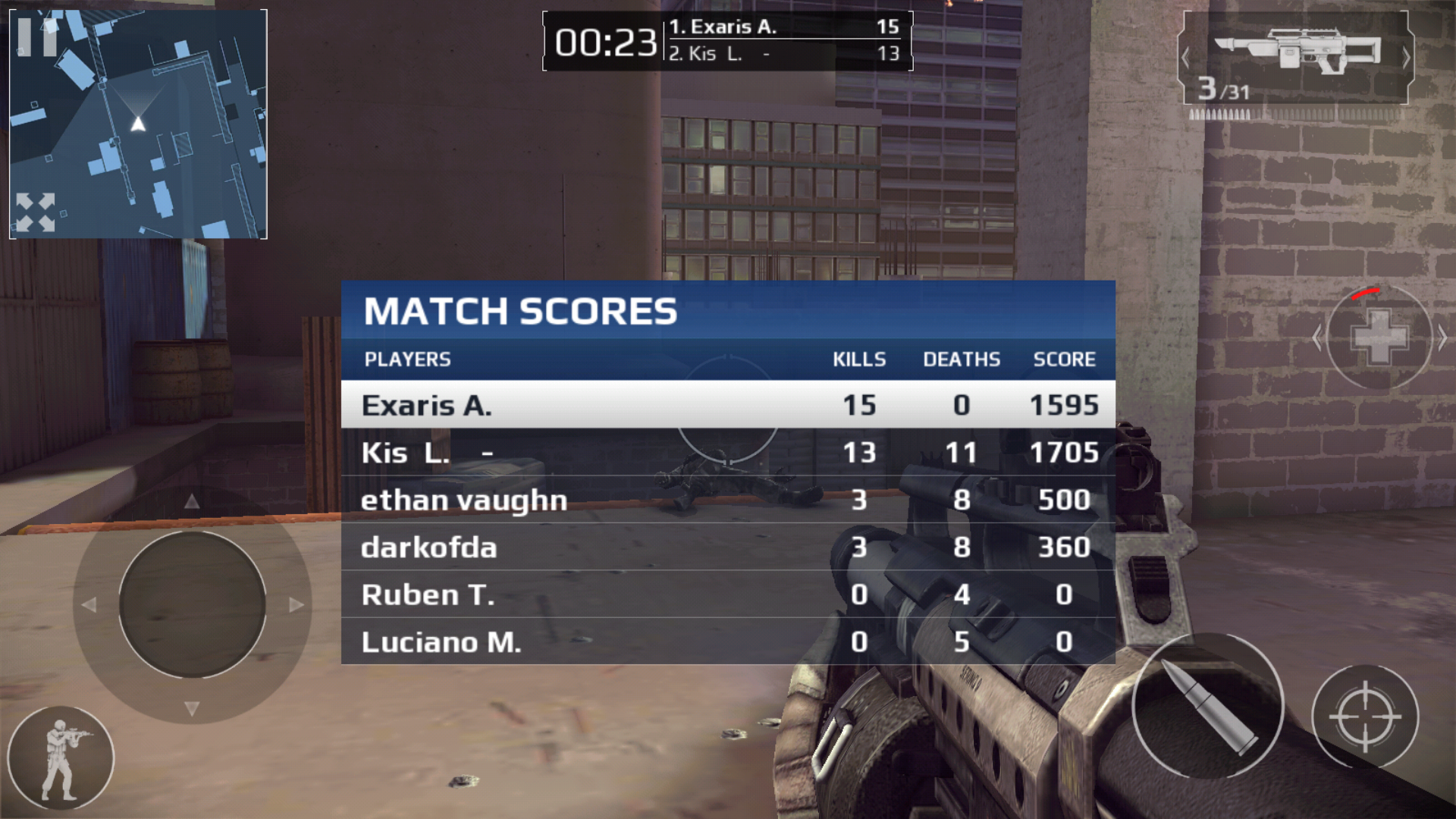Select darkofda in the player list
Image resolution: width=1456 pixels, height=819 pixels.
[728, 547]
